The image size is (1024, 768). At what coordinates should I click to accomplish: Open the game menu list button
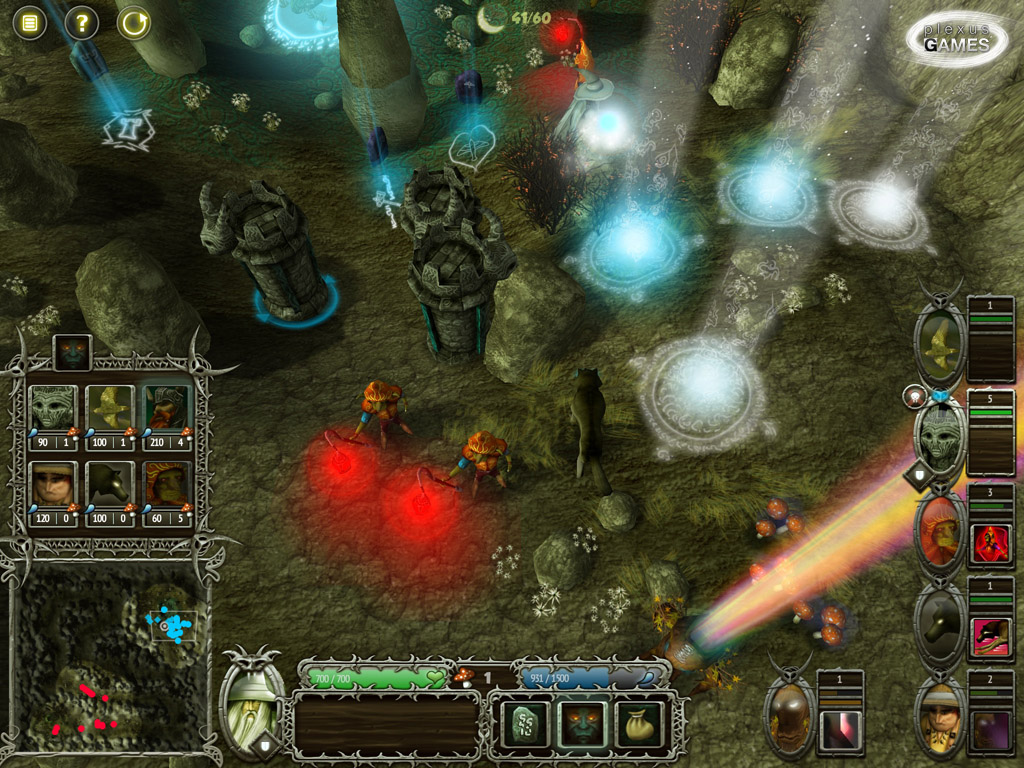click(30, 22)
